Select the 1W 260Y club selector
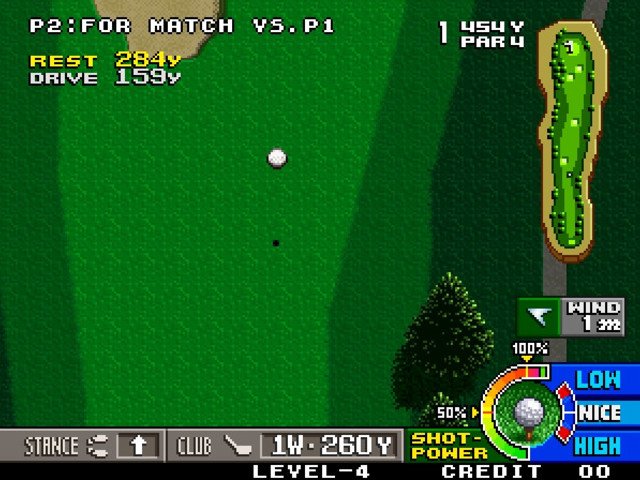The width and height of the screenshot is (640, 480). coord(330,445)
